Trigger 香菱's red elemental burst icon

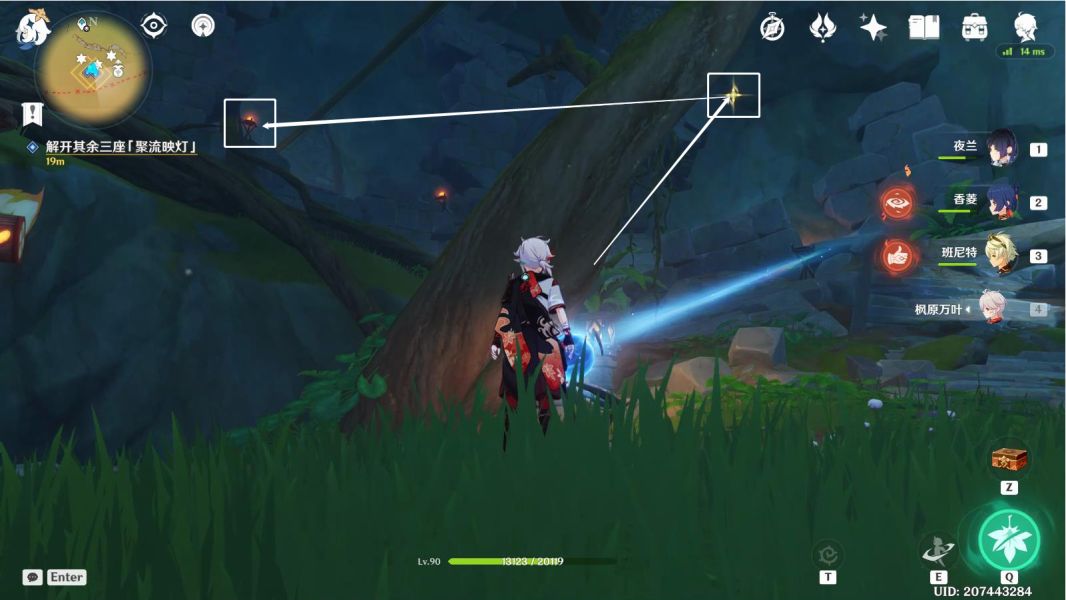(897, 202)
